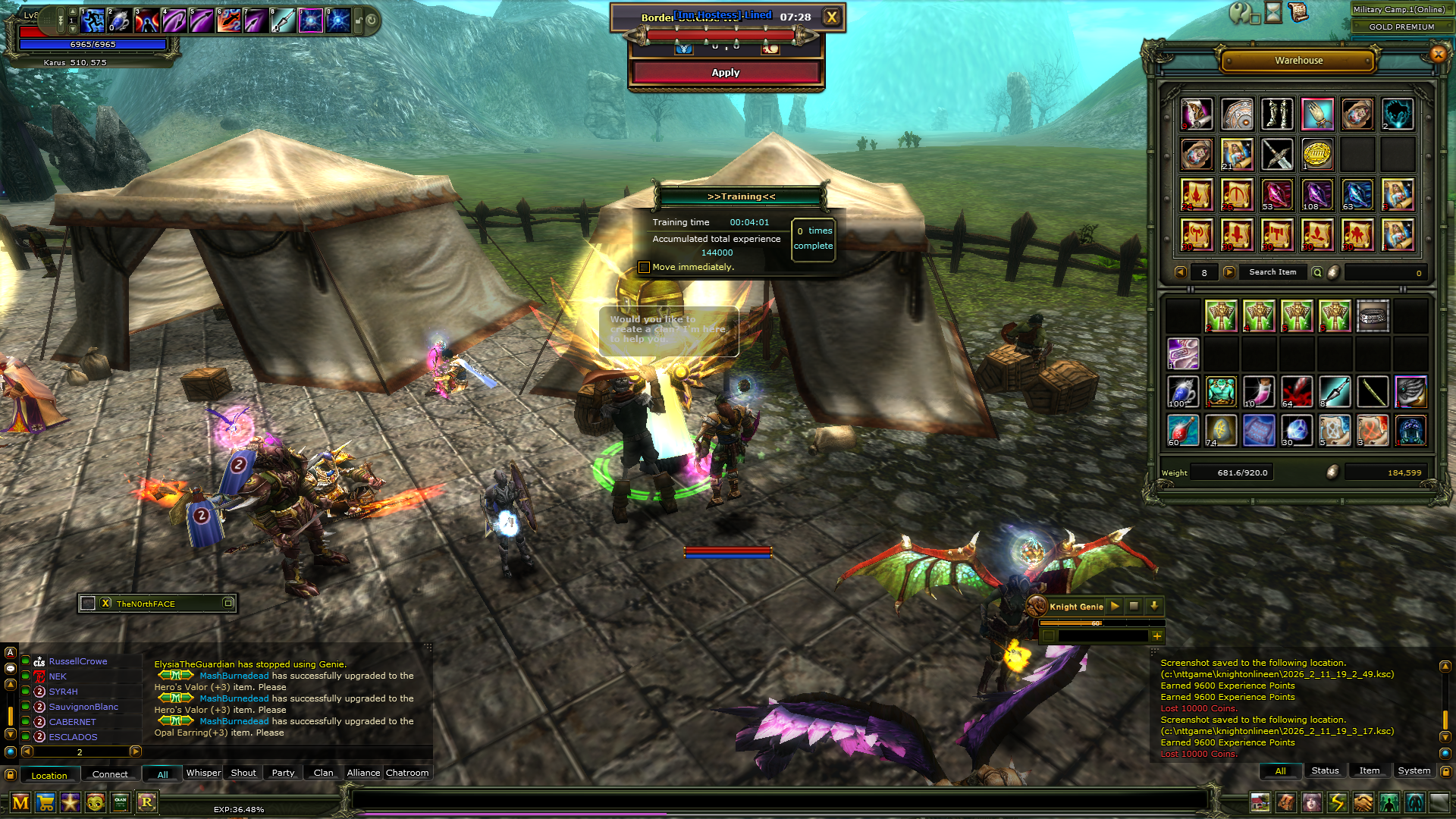
Task: Start the Knight Genie play button
Action: (1115, 606)
